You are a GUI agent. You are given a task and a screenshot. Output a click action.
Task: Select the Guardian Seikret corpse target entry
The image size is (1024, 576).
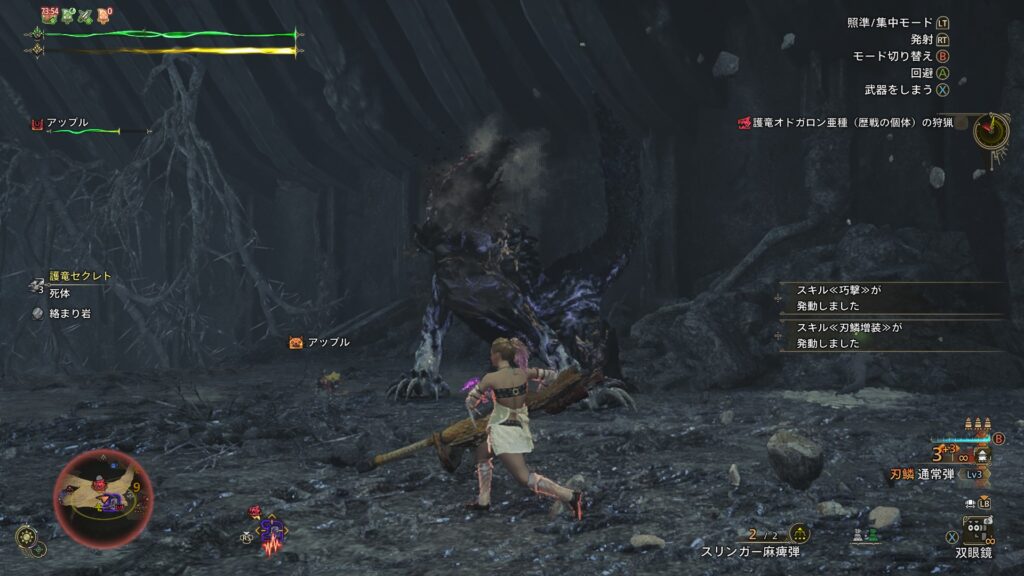point(72,283)
